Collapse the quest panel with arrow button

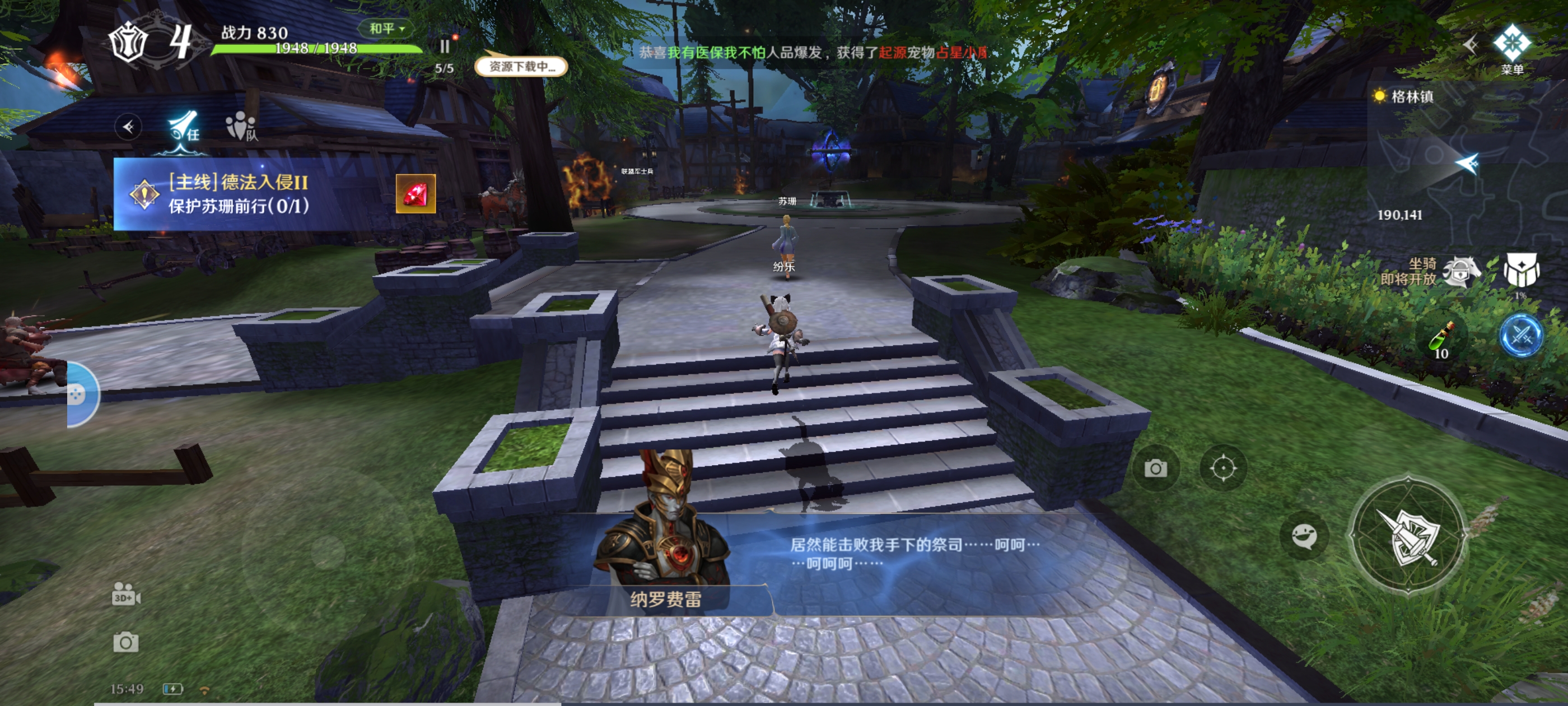pos(128,127)
